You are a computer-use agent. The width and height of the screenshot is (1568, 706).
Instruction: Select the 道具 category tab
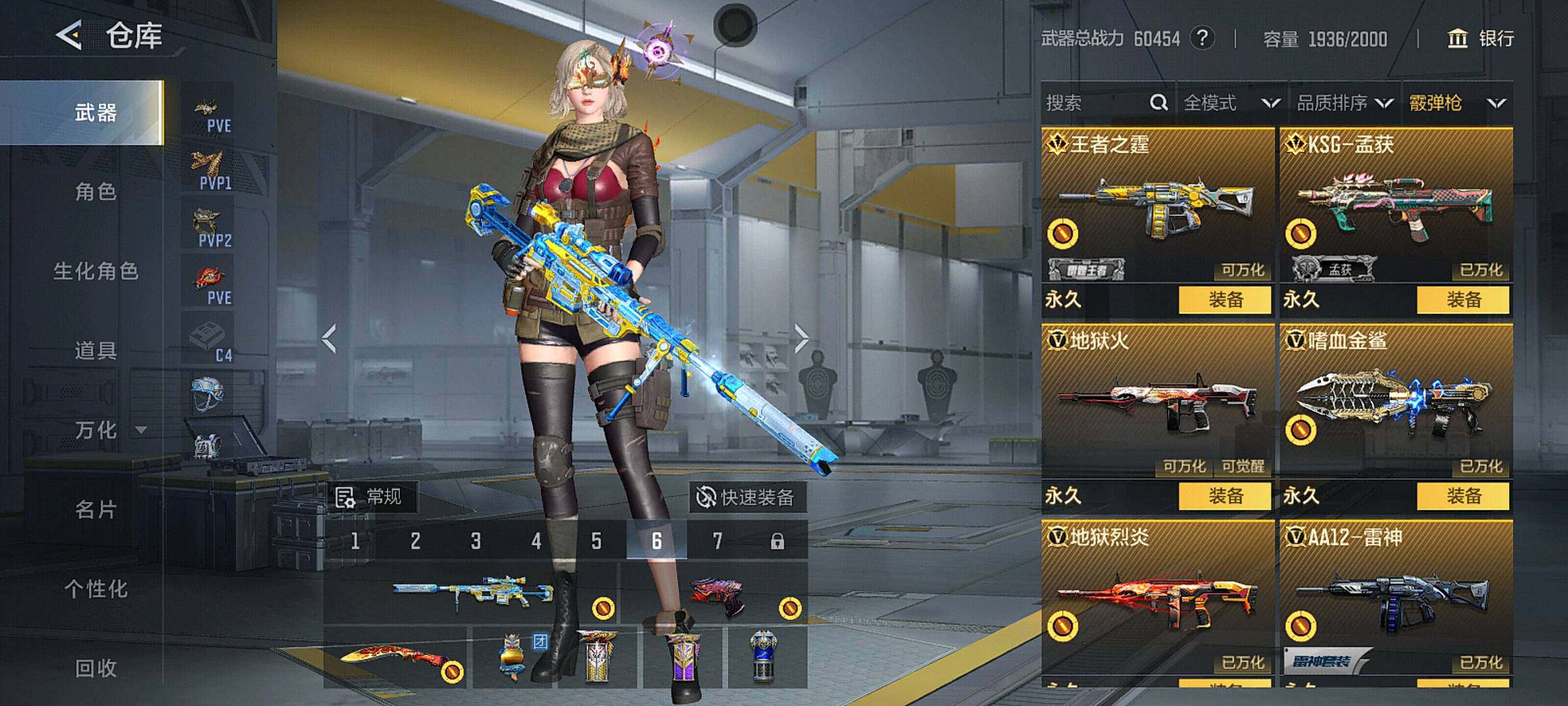(95, 350)
